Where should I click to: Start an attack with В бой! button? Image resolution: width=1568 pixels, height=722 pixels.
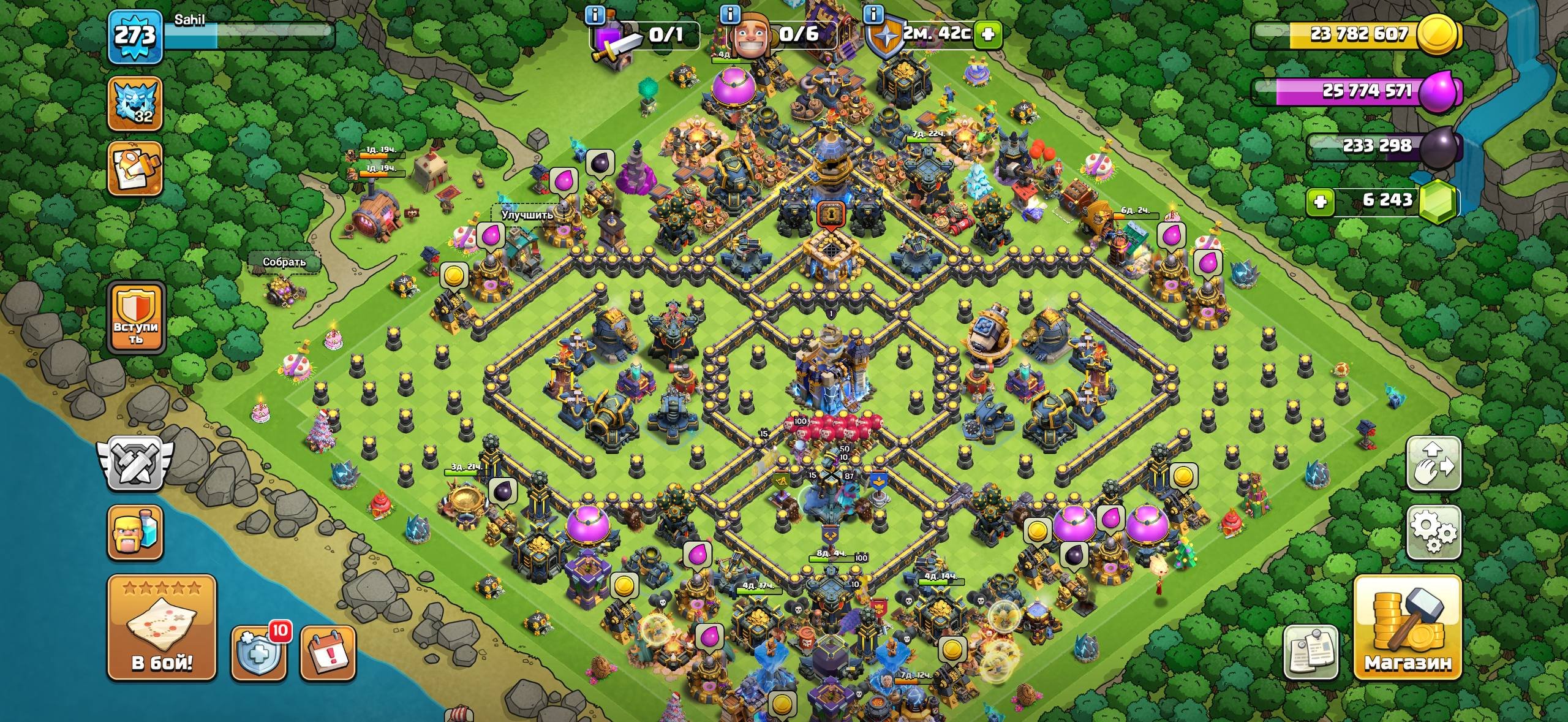click(162, 628)
